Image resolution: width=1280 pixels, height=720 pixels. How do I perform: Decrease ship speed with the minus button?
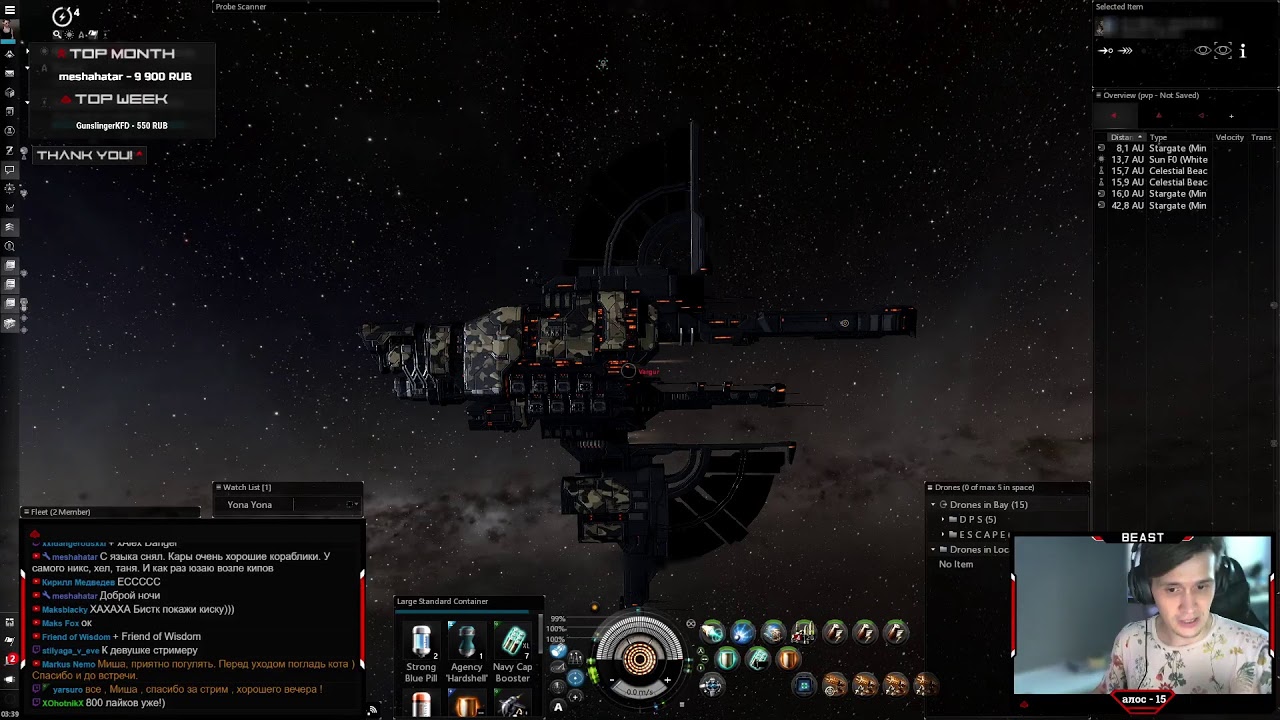[x=611, y=681]
